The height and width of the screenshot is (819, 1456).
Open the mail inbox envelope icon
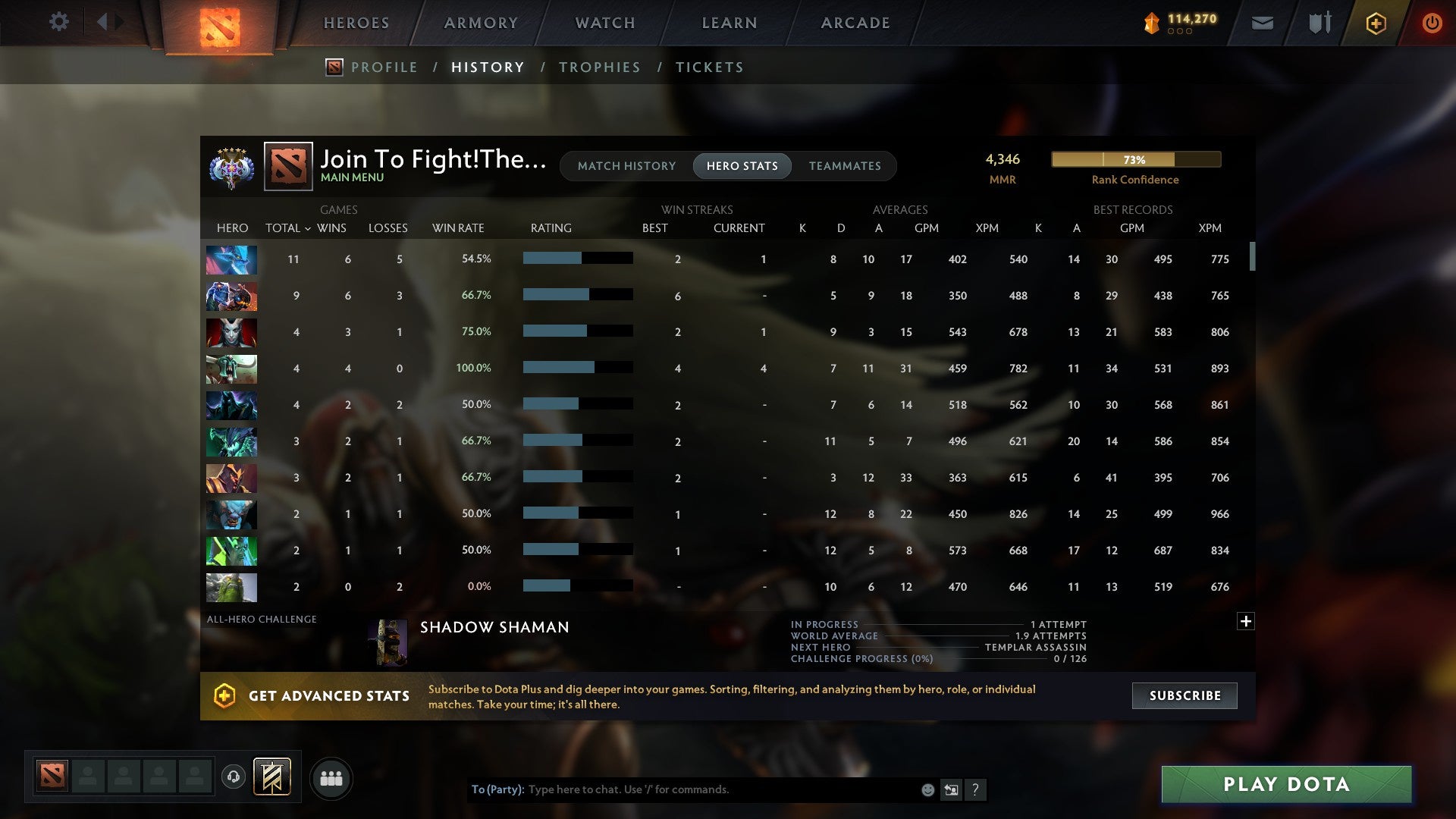pos(1262,23)
